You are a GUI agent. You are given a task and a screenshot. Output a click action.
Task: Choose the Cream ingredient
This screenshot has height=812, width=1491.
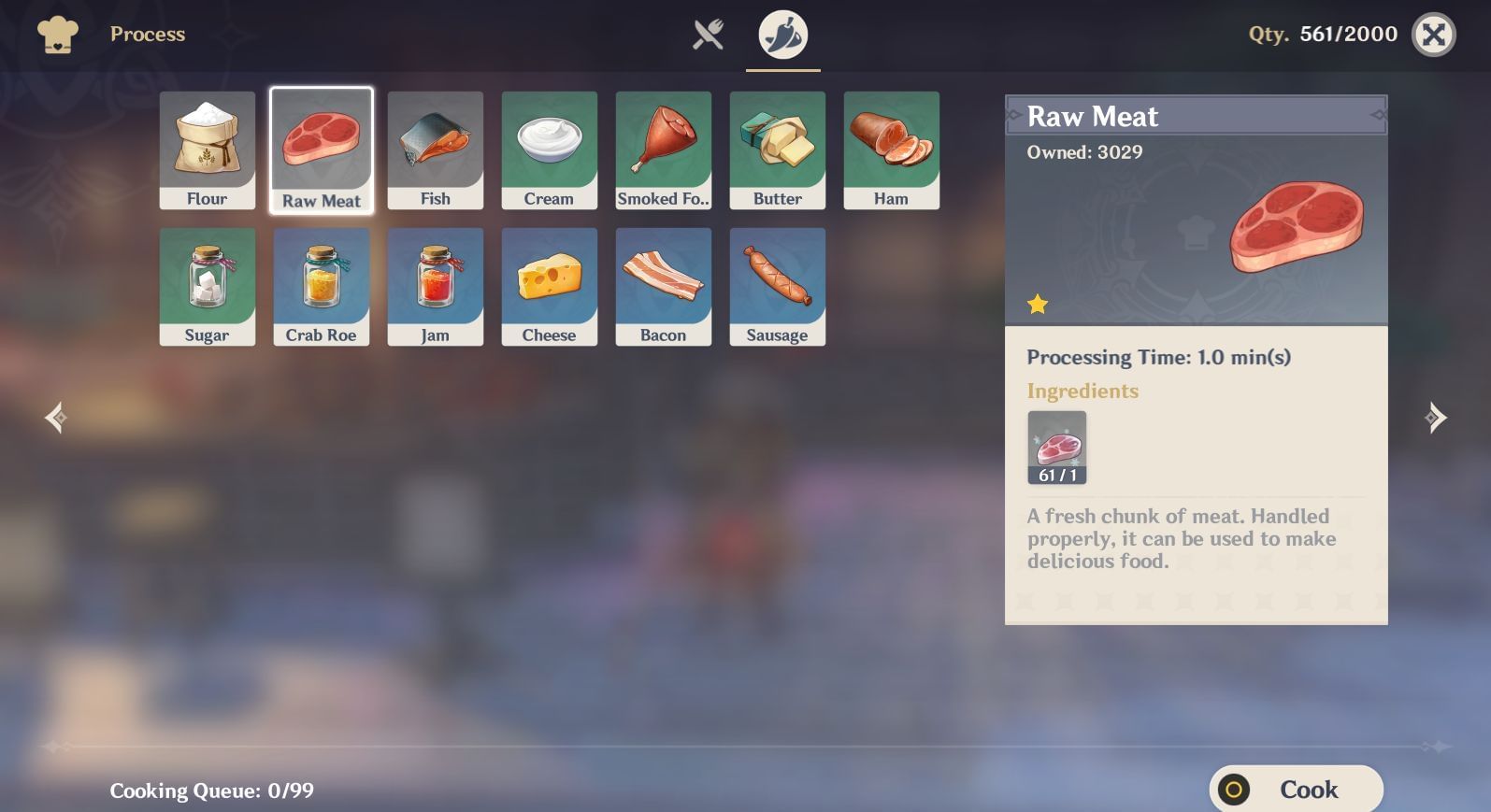(x=549, y=150)
